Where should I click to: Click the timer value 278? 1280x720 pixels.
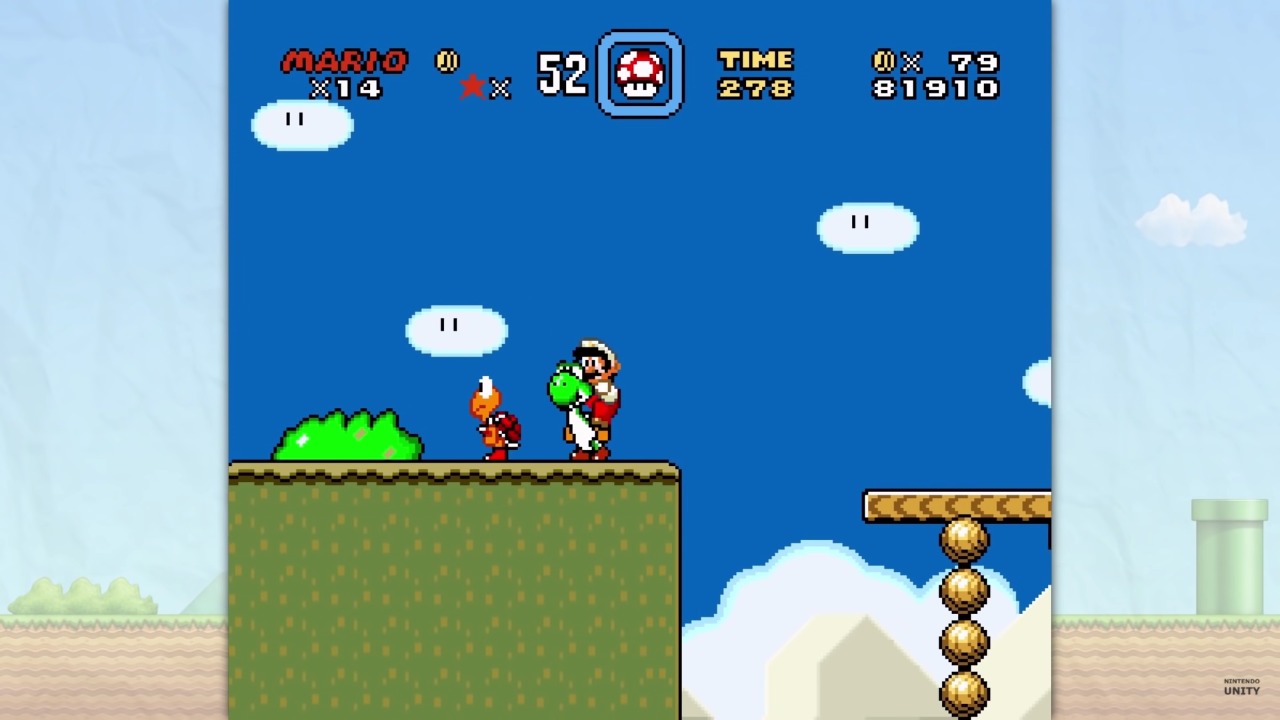(x=755, y=88)
